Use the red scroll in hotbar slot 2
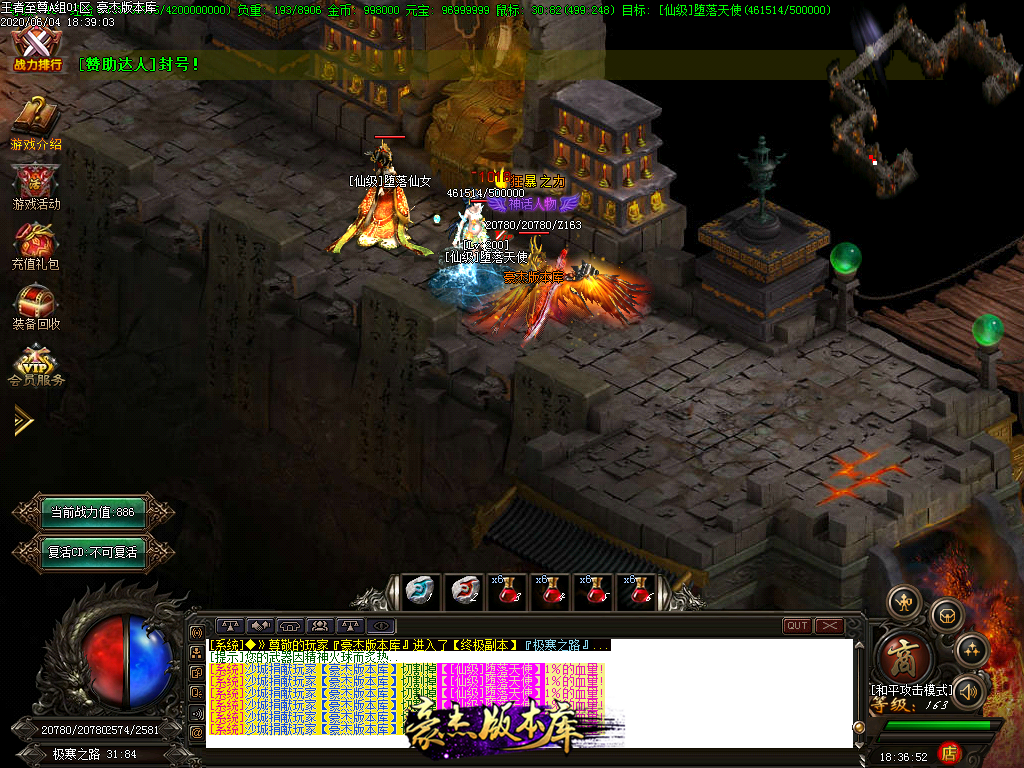This screenshot has width=1024, height=768. pyautogui.click(x=464, y=591)
